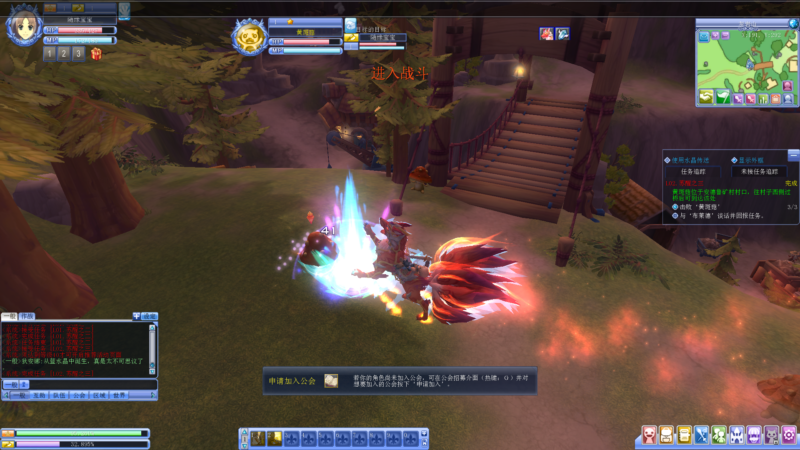This screenshot has height=450, width=800.
Task: Click the 申请加入公会 guild notification icon
Action: click(x=331, y=381)
